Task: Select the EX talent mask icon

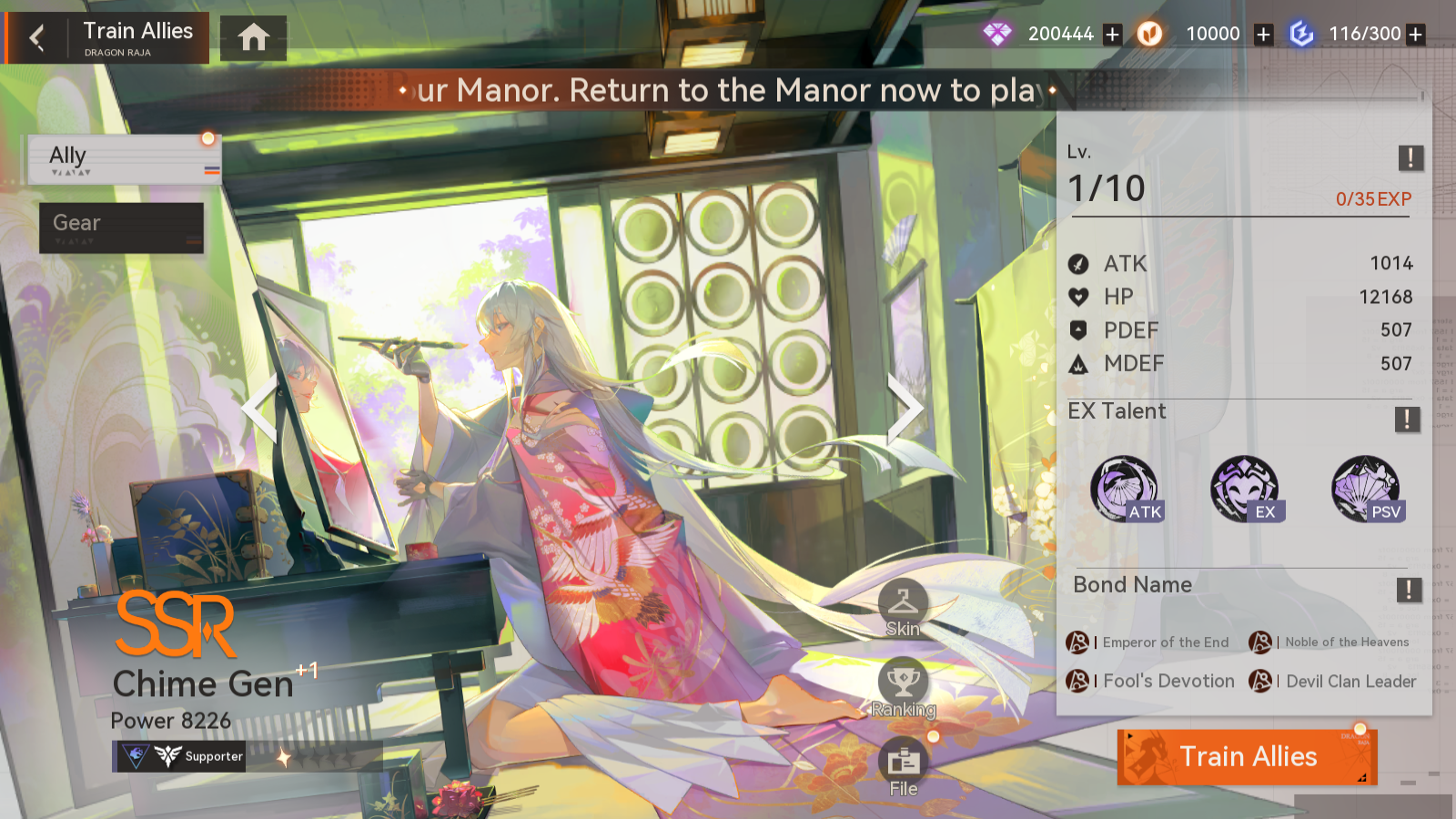Action: [1245, 489]
